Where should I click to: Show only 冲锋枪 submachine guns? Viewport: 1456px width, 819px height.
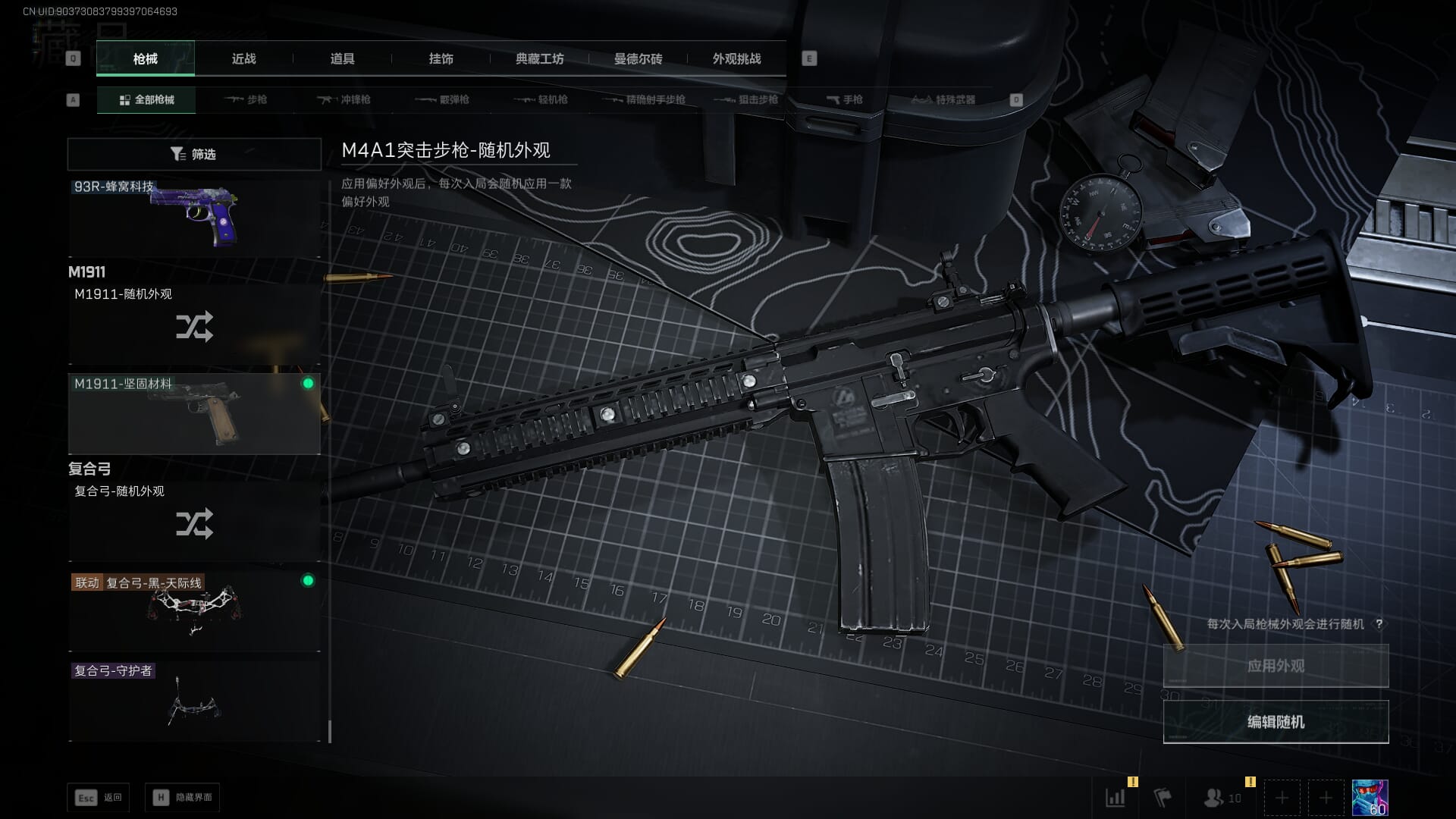pos(345,99)
